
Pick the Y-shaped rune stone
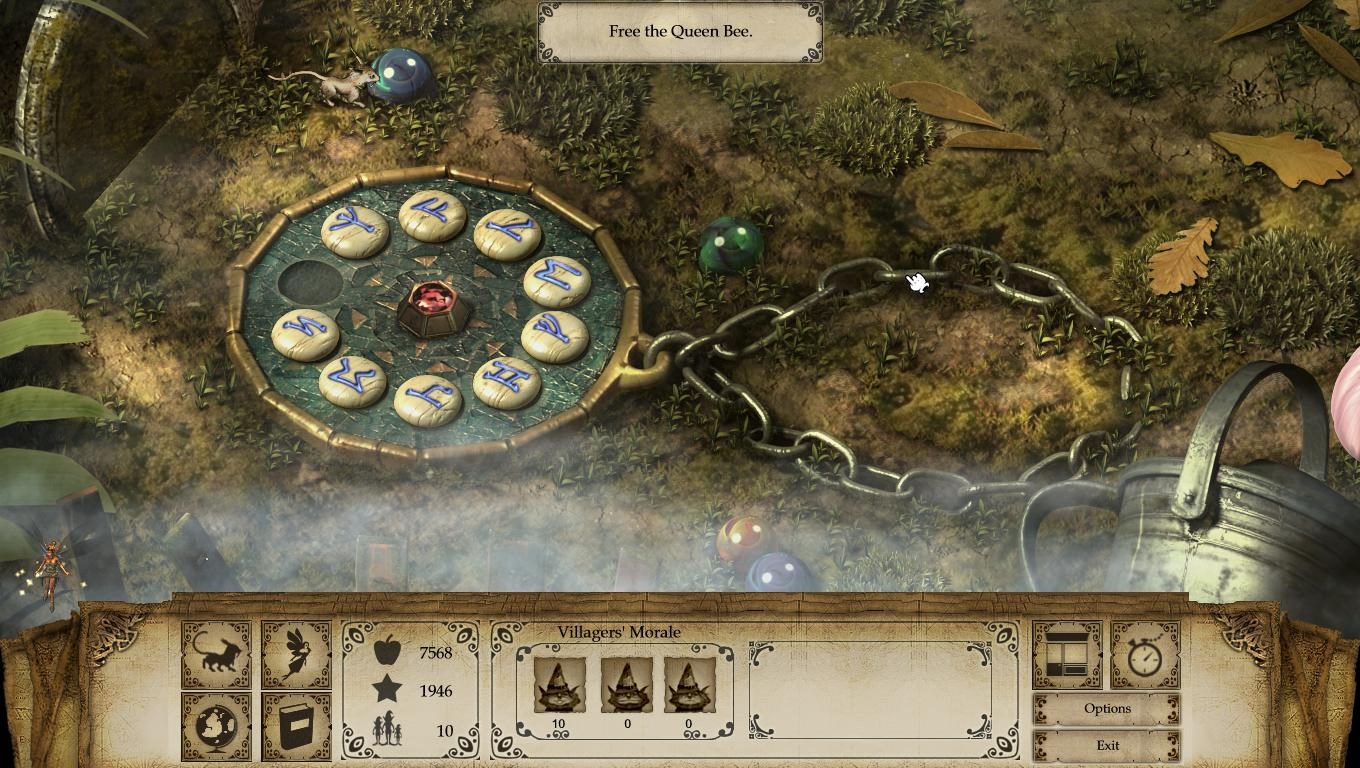(x=355, y=232)
